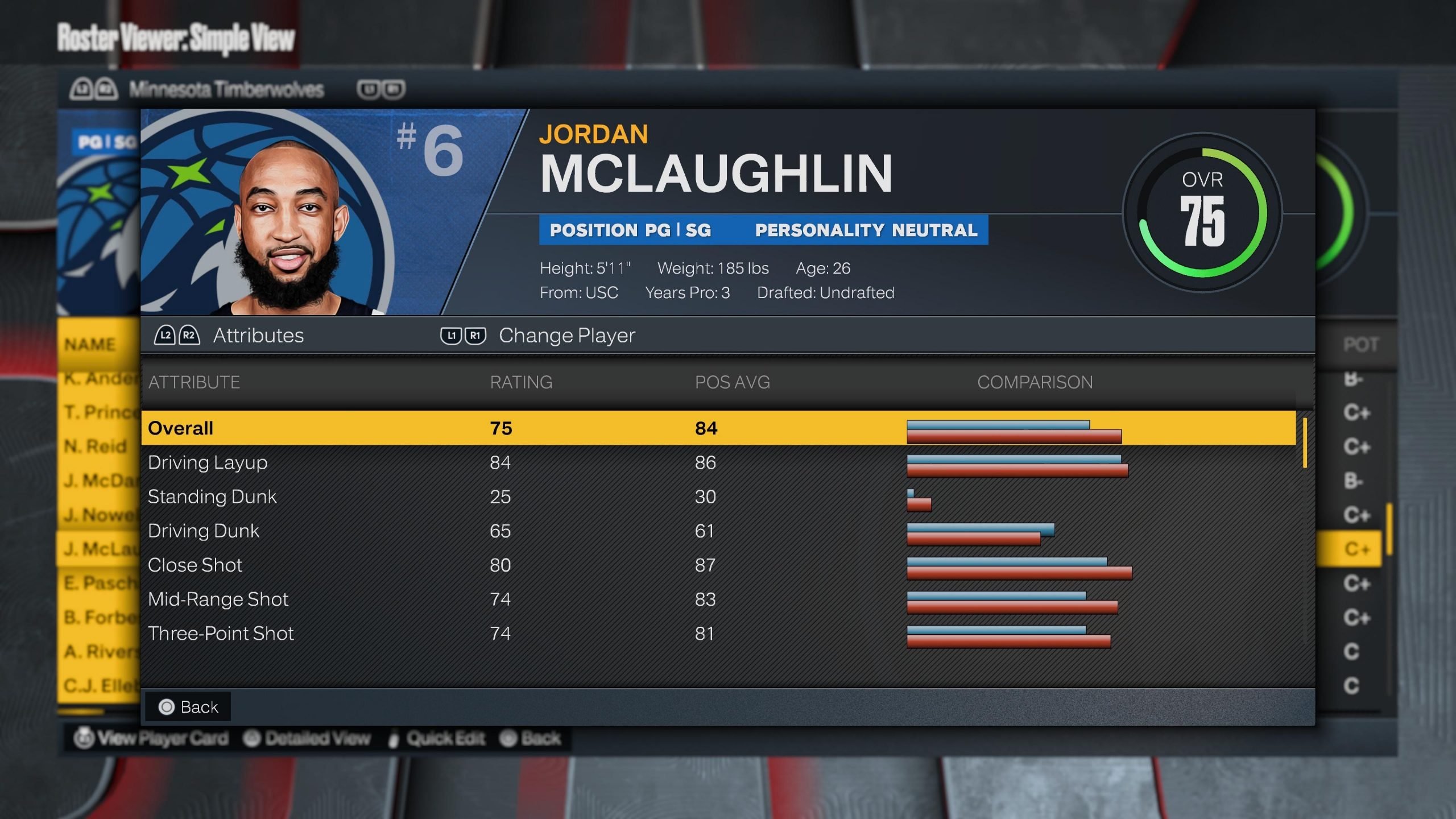This screenshot has height=819, width=1456.
Task: Go back from the player card
Action: point(188,707)
